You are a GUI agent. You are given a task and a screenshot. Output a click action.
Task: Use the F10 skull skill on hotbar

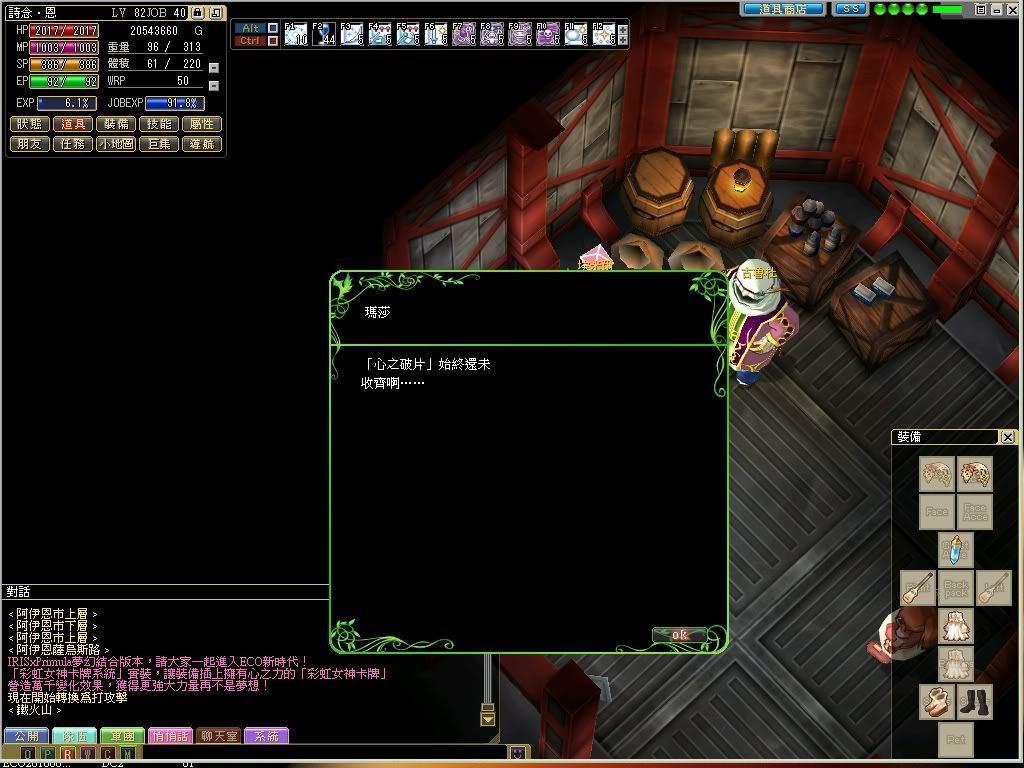pos(547,35)
